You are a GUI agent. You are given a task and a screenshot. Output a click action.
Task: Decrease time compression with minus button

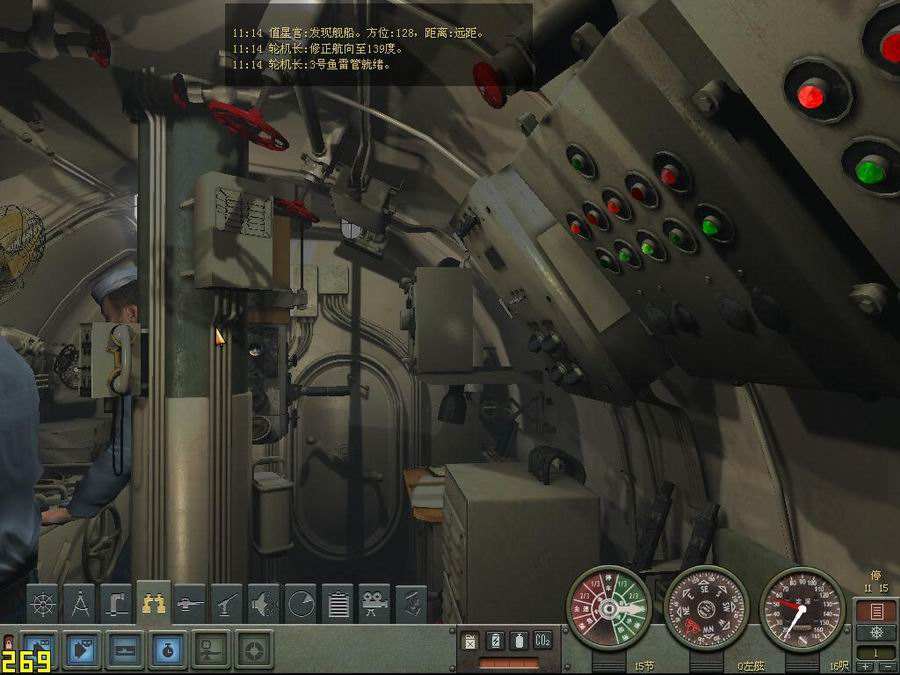pos(886,665)
